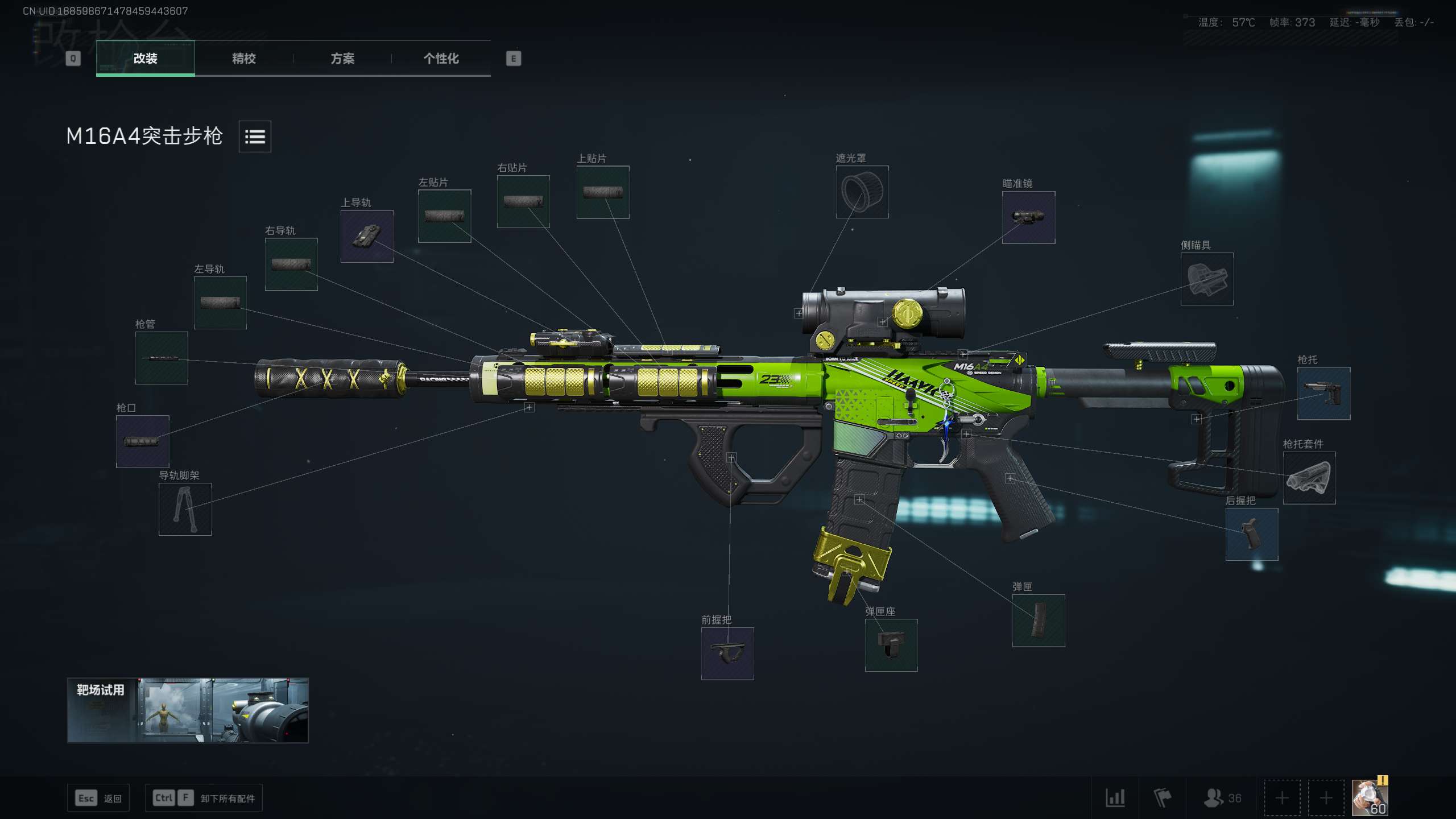Select the 上导轨 top rail slot
Screen dimensions: 1456x819
(x=367, y=236)
